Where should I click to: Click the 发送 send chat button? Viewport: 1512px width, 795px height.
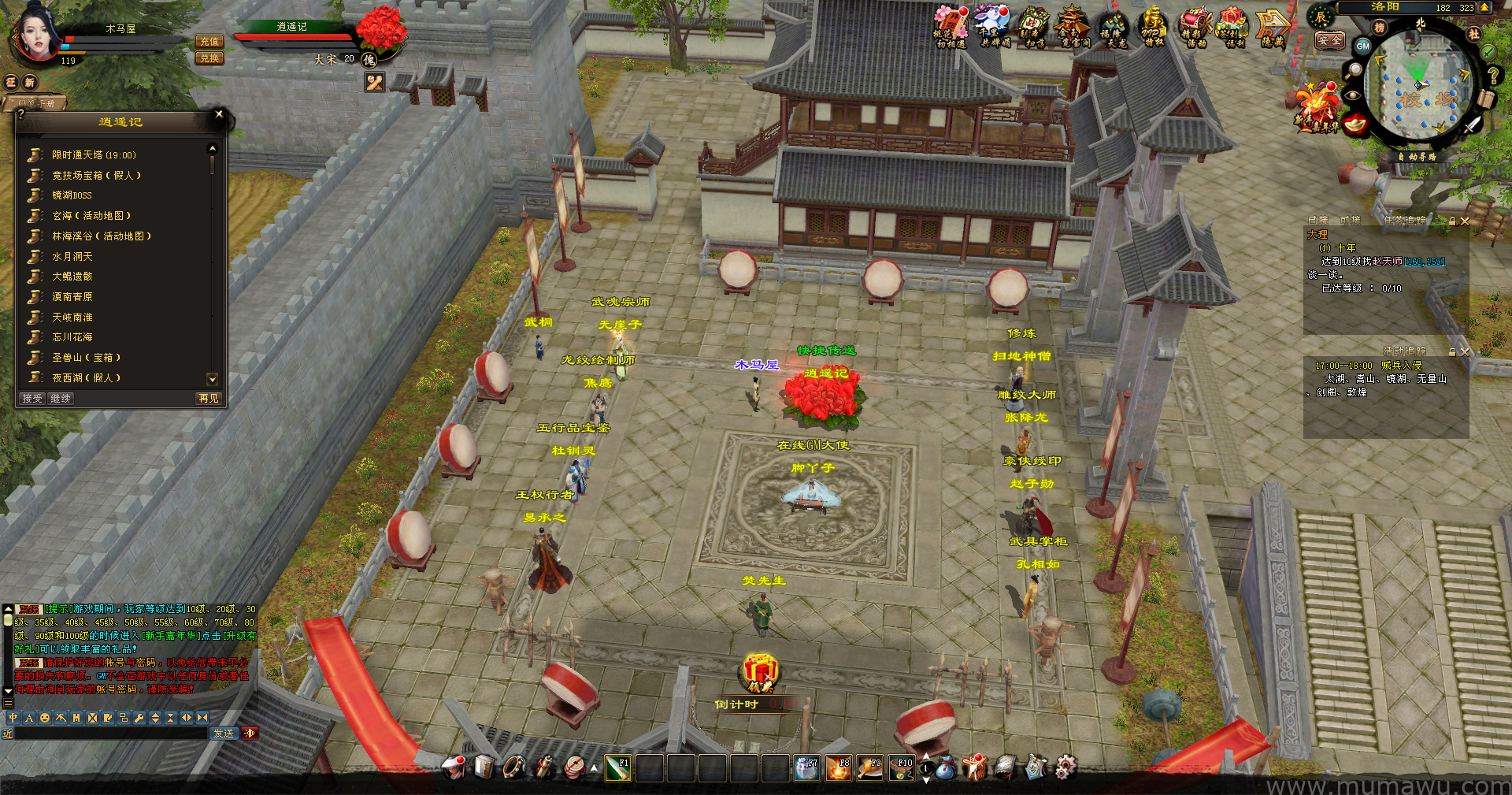tap(224, 734)
